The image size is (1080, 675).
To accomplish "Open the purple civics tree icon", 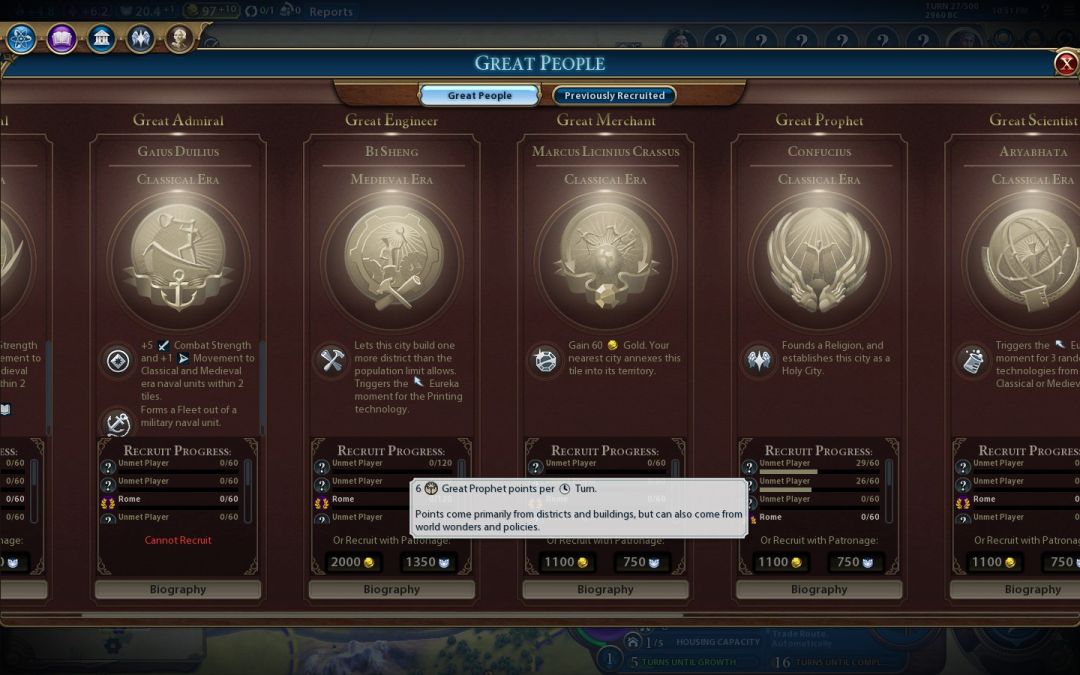I will tap(61, 39).
